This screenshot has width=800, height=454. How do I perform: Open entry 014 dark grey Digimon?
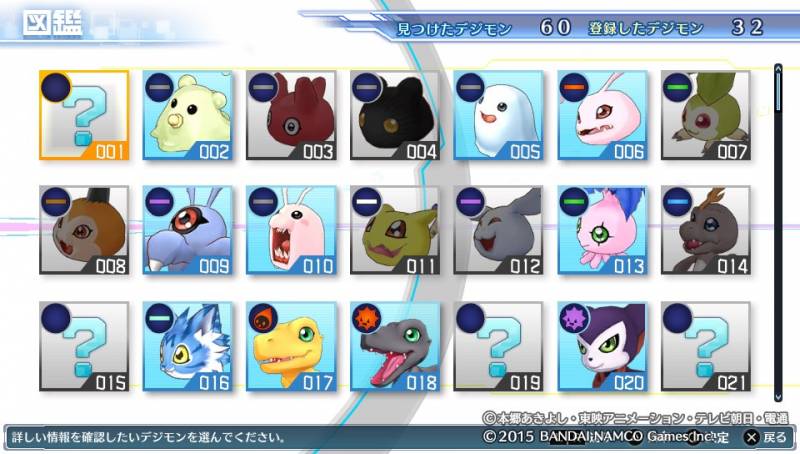(705, 231)
